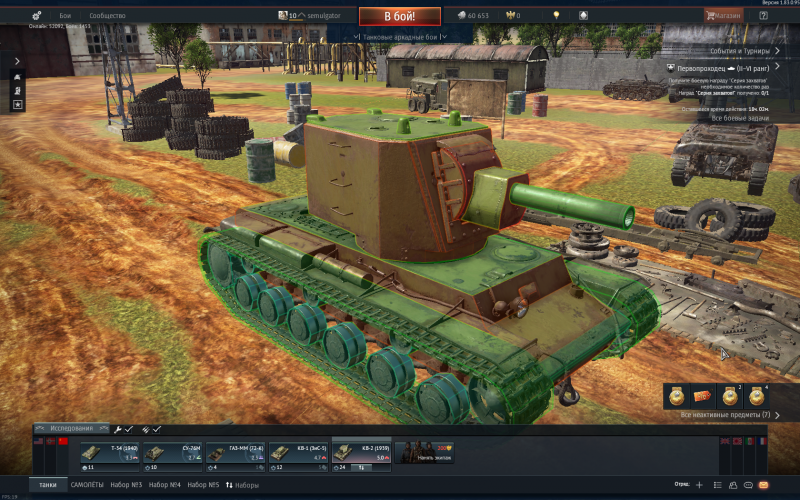
Task: Open the orange mail envelope icon
Action: click(x=762, y=485)
